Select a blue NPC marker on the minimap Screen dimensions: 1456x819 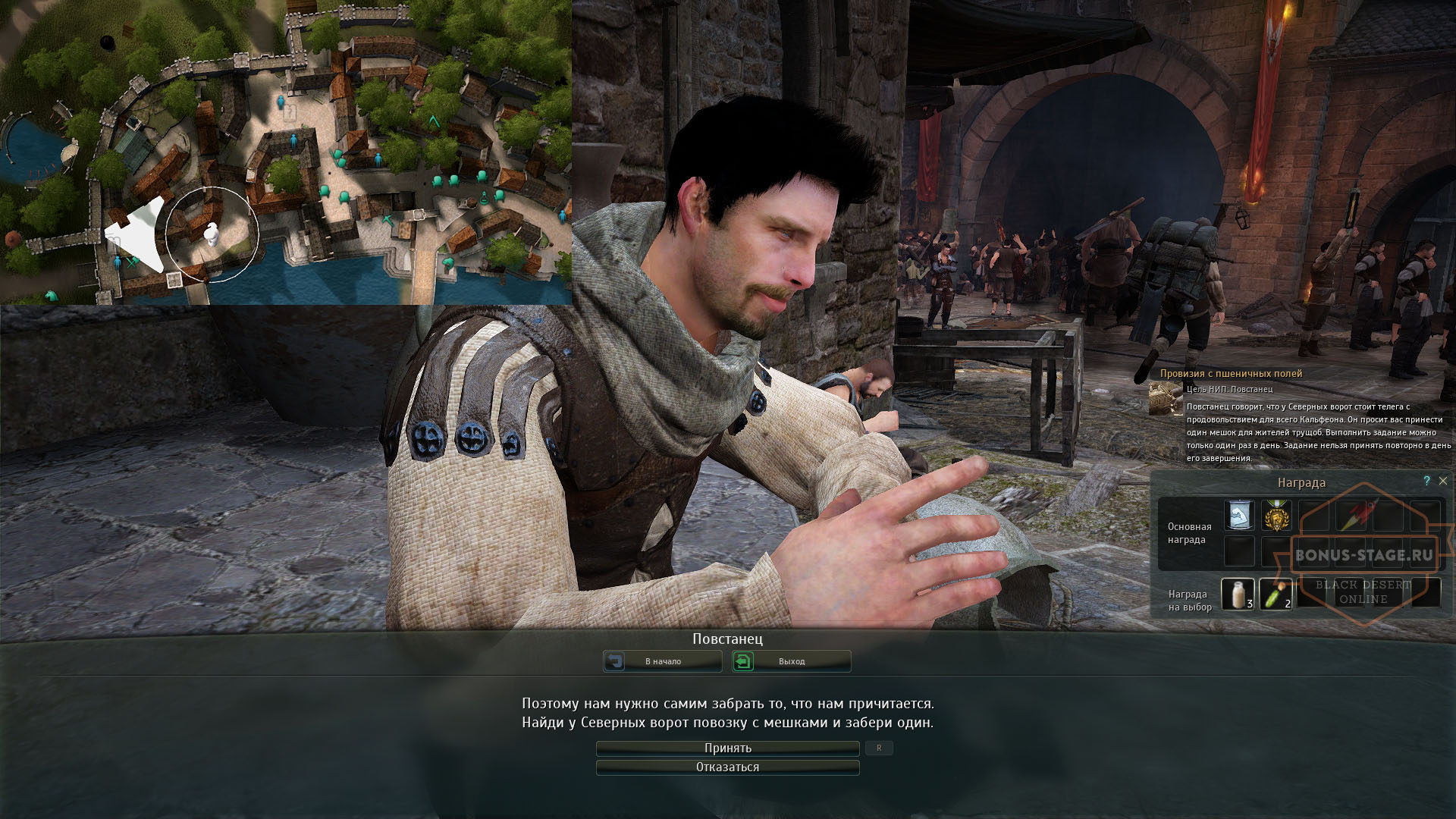[x=281, y=102]
